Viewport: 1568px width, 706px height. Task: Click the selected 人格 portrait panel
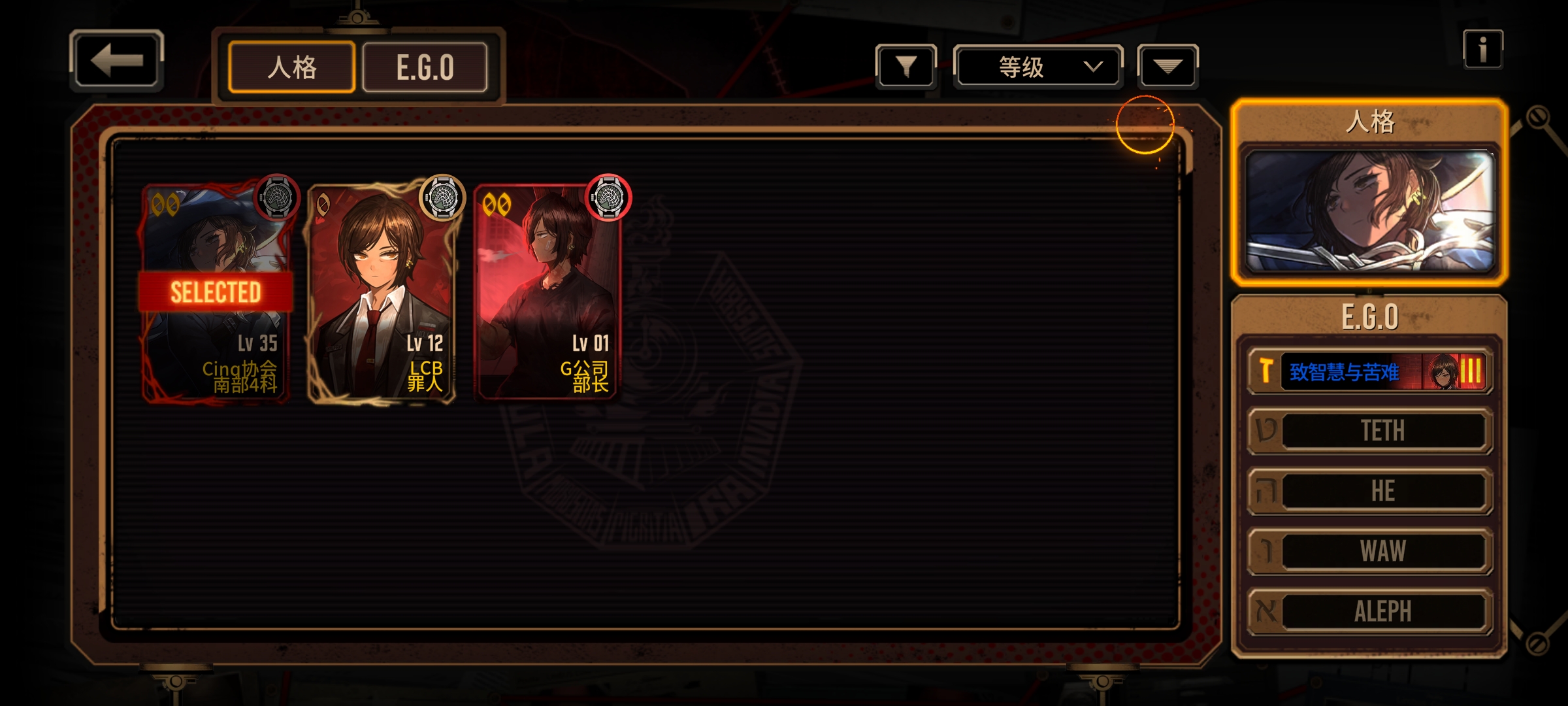click(x=1369, y=210)
